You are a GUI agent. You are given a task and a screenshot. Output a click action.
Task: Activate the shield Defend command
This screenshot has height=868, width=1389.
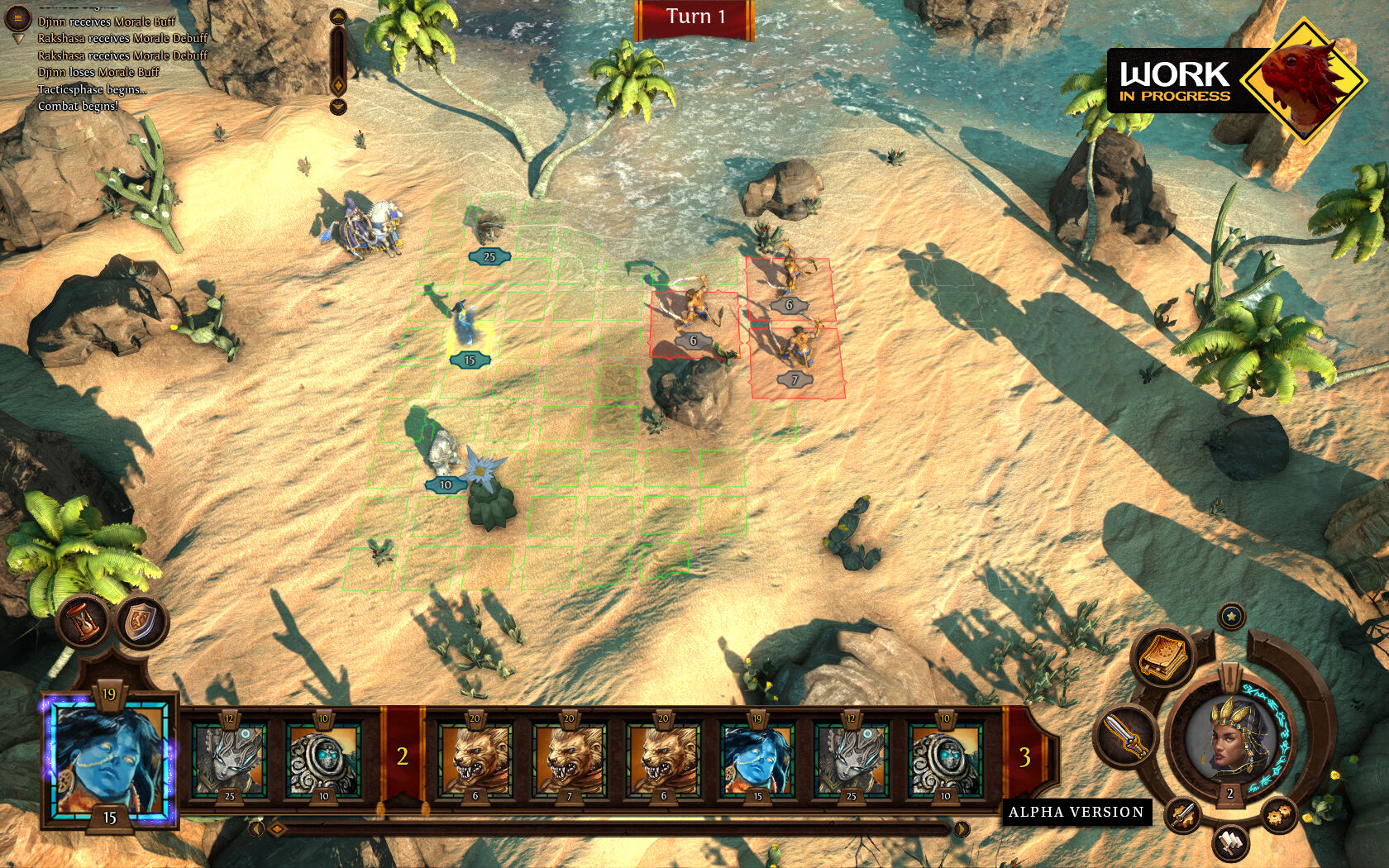[141, 622]
